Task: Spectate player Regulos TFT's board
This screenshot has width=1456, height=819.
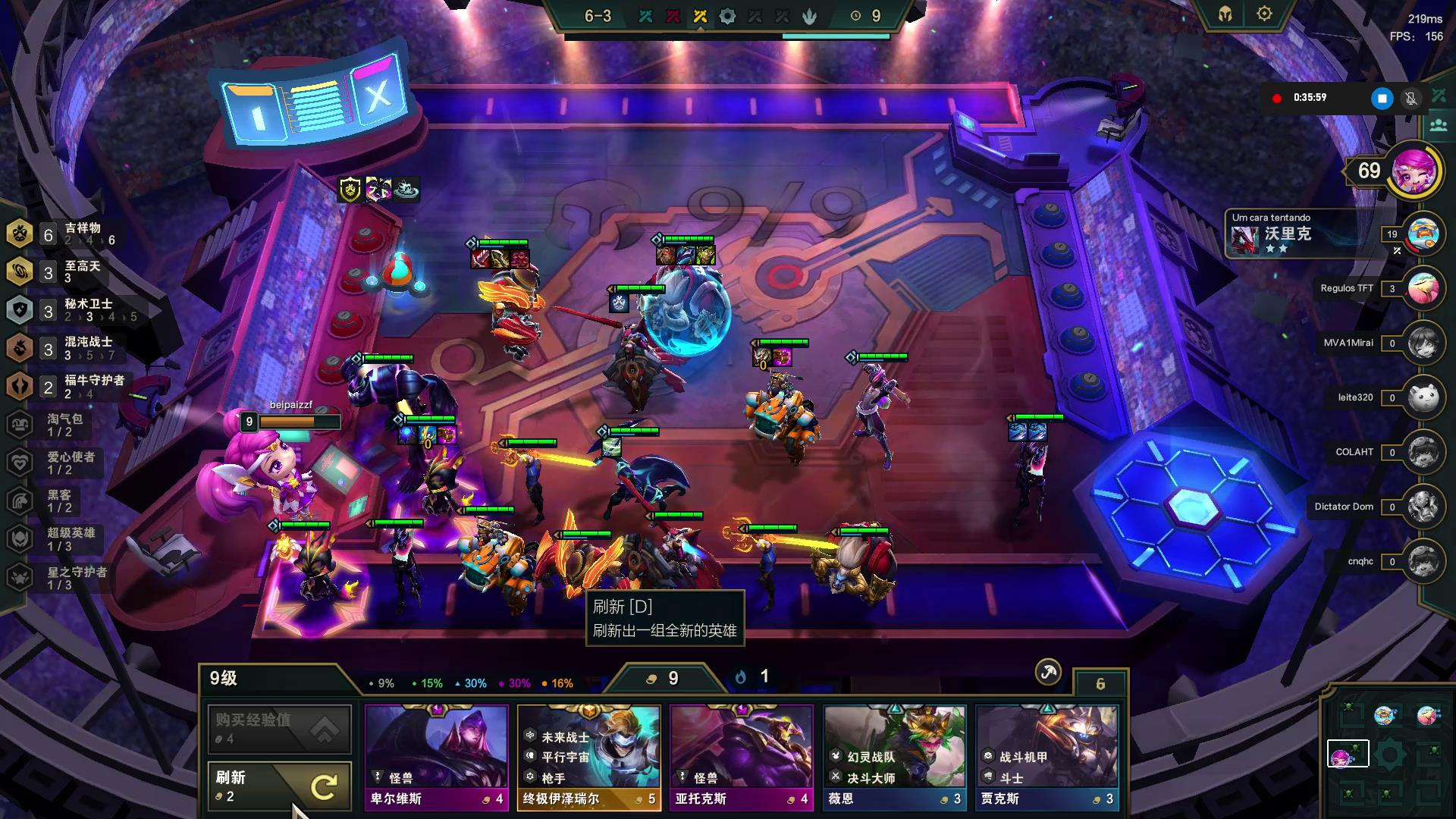Action: (1423, 288)
